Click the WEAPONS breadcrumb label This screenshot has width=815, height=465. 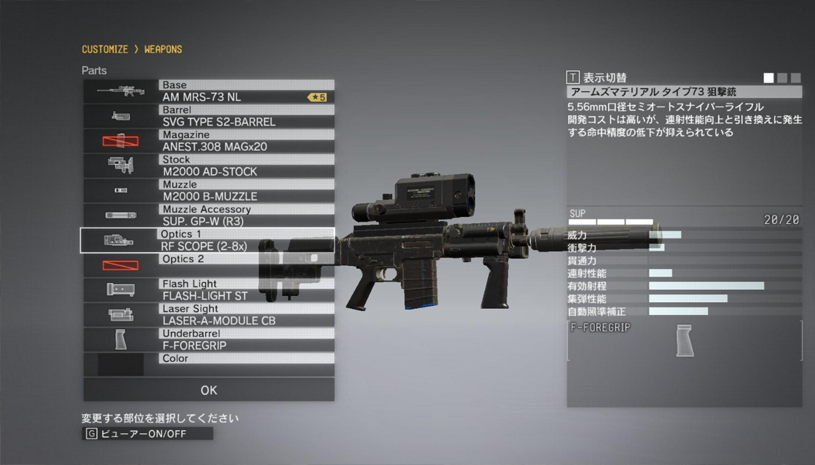(163, 49)
